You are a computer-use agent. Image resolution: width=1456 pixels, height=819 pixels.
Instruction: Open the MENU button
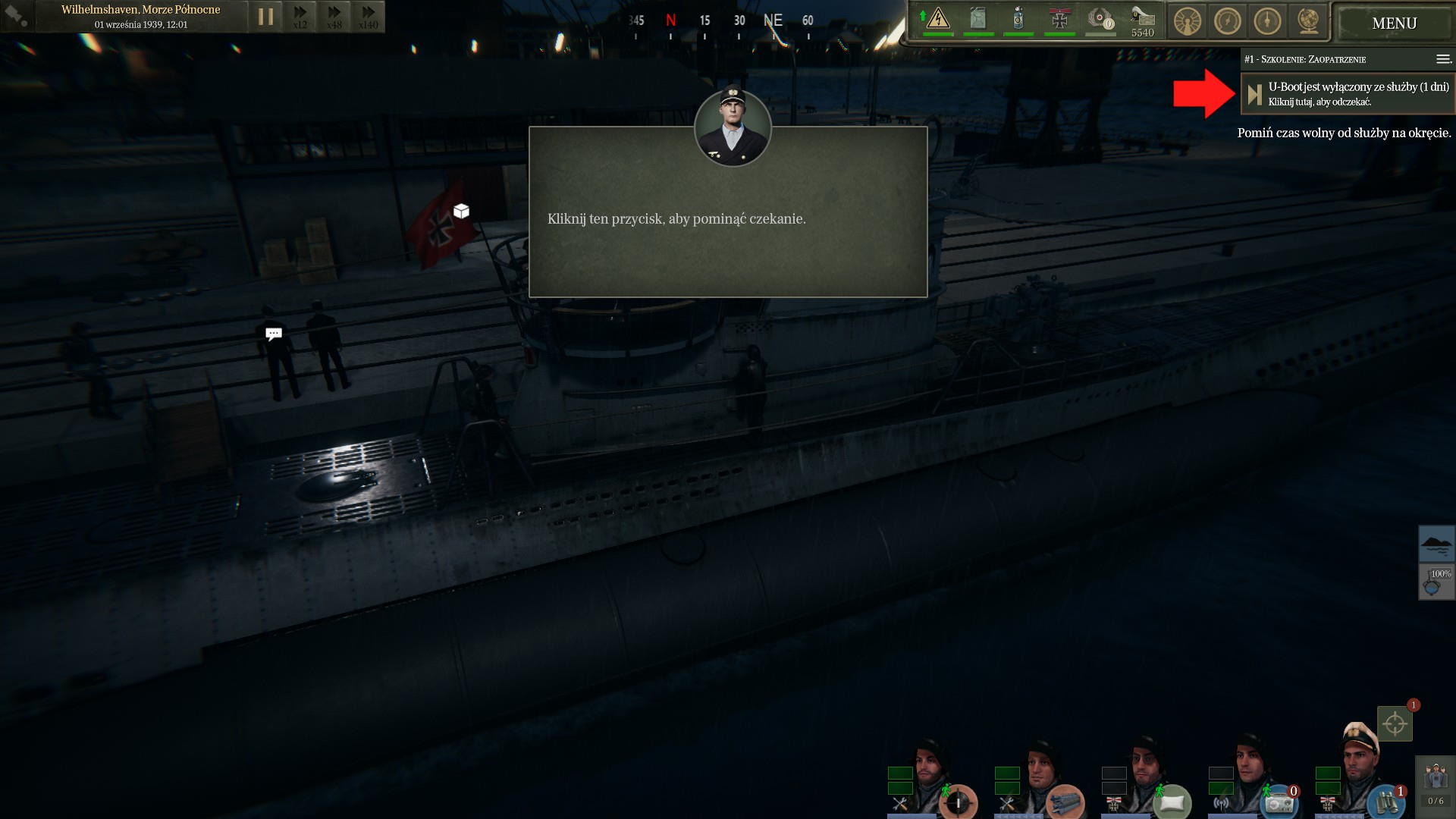(x=1394, y=24)
